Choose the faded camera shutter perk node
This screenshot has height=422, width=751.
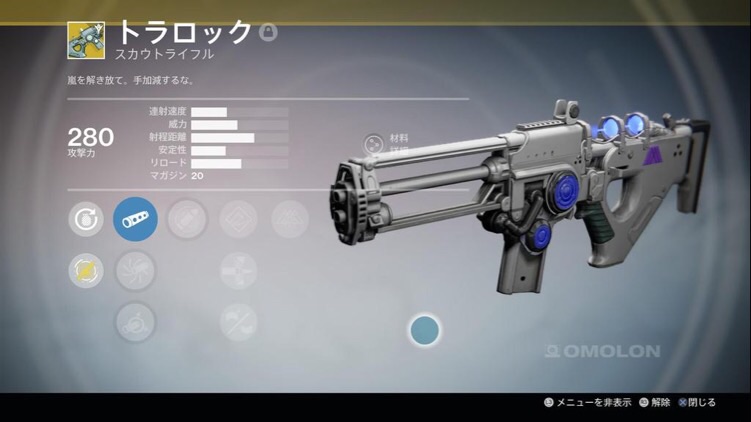click(135, 269)
